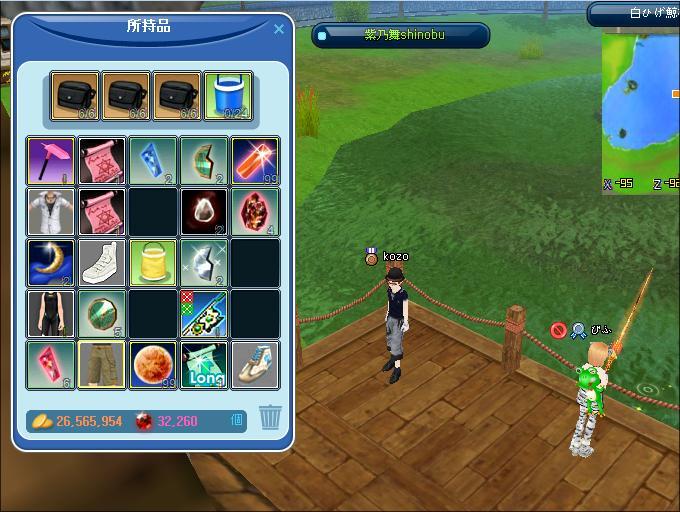Select the white lab coat outfit

point(51,213)
